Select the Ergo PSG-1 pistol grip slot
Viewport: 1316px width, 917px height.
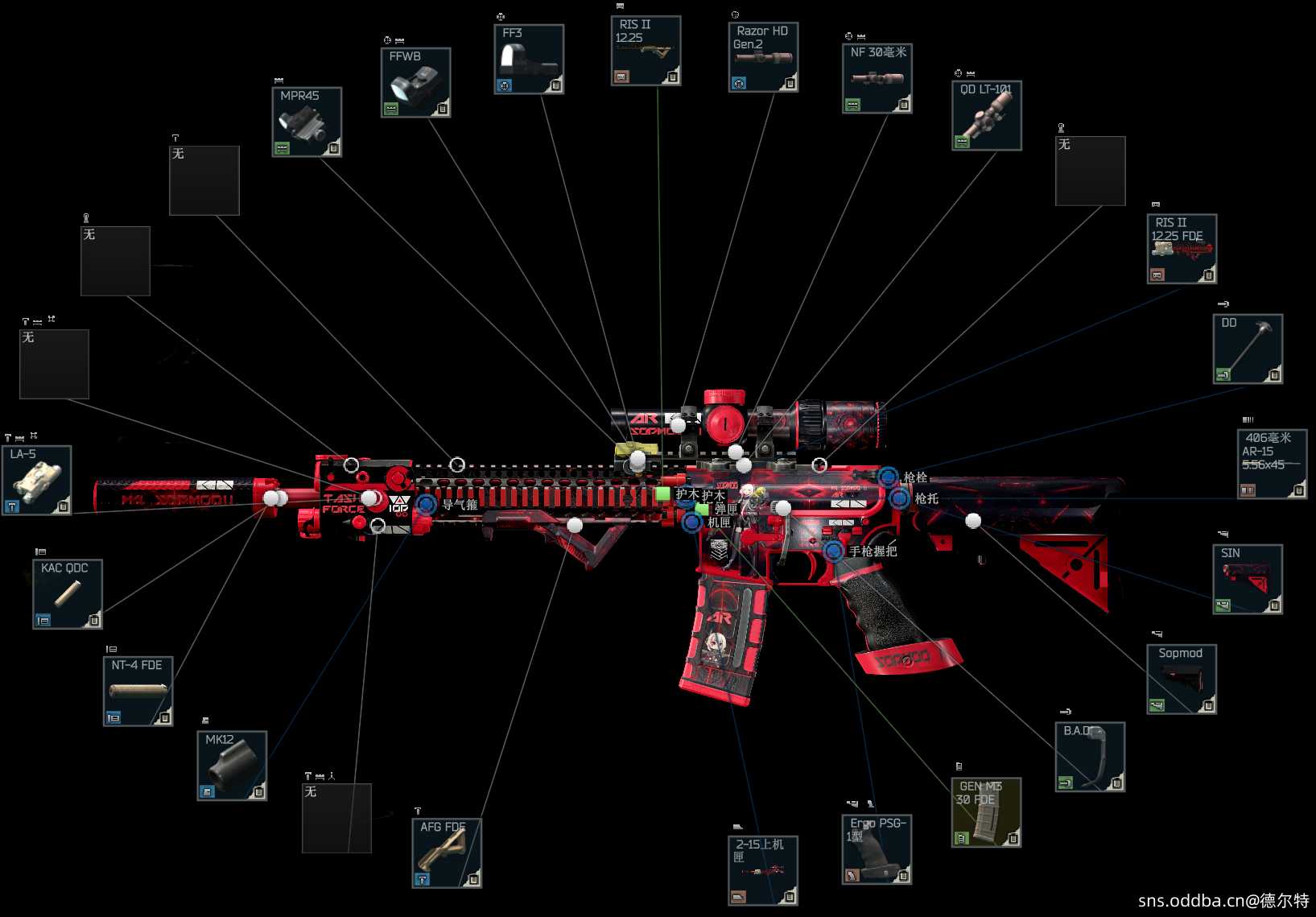coord(877,849)
